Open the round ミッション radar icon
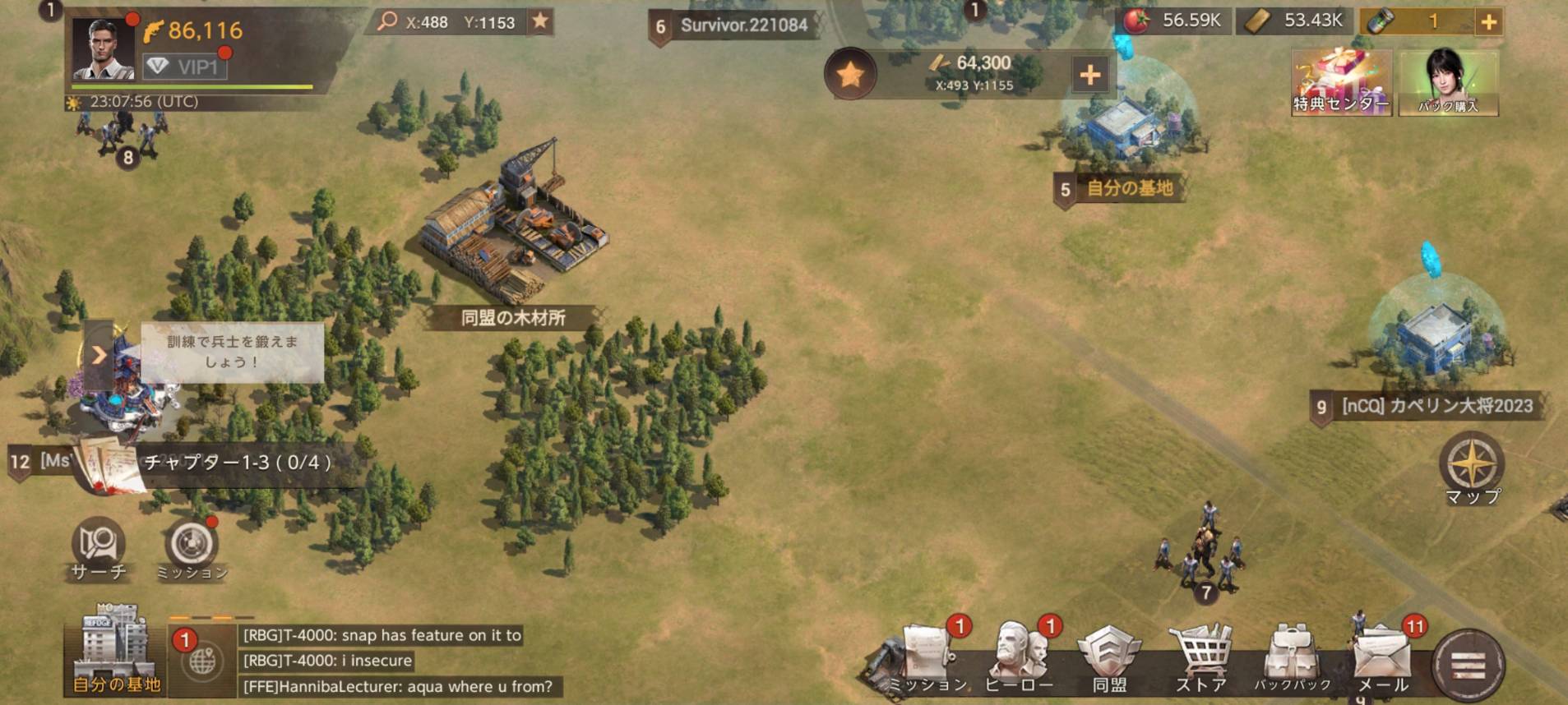Image resolution: width=1568 pixels, height=705 pixels. 192,547
